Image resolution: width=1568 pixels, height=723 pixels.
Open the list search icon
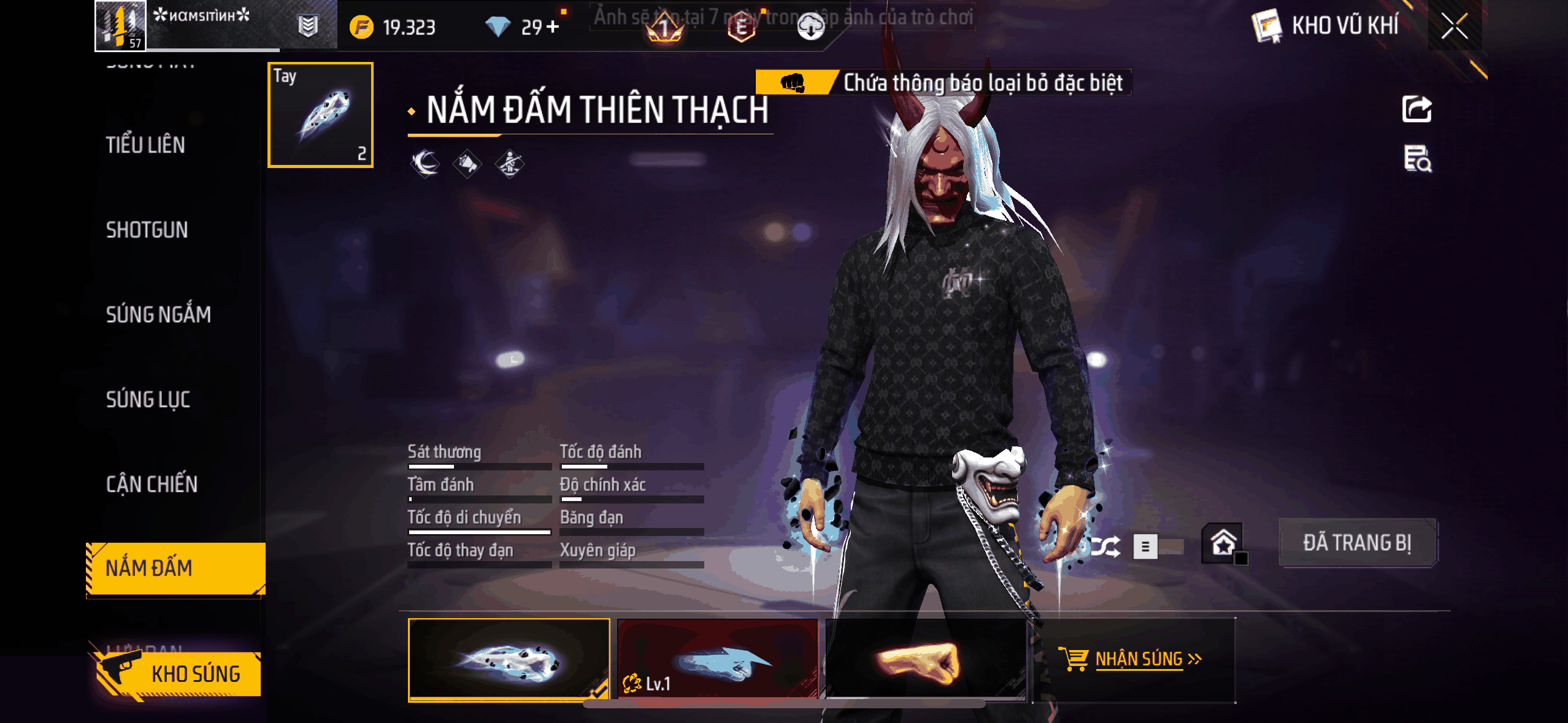(x=1417, y=159)
